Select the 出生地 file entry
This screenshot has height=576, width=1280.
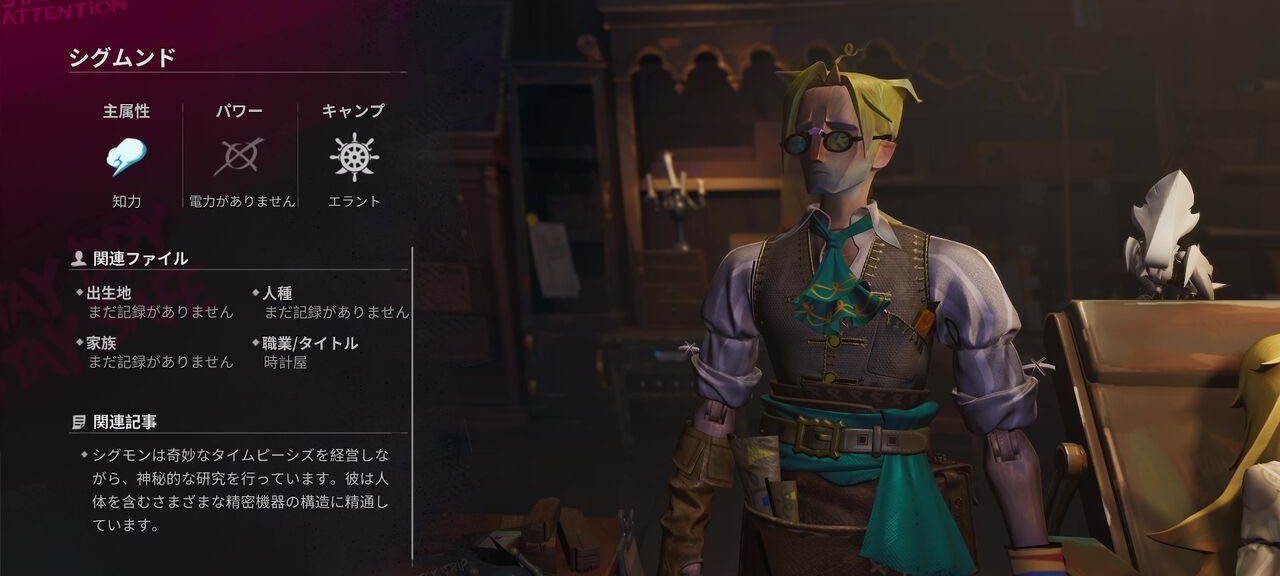coord(155,302)
